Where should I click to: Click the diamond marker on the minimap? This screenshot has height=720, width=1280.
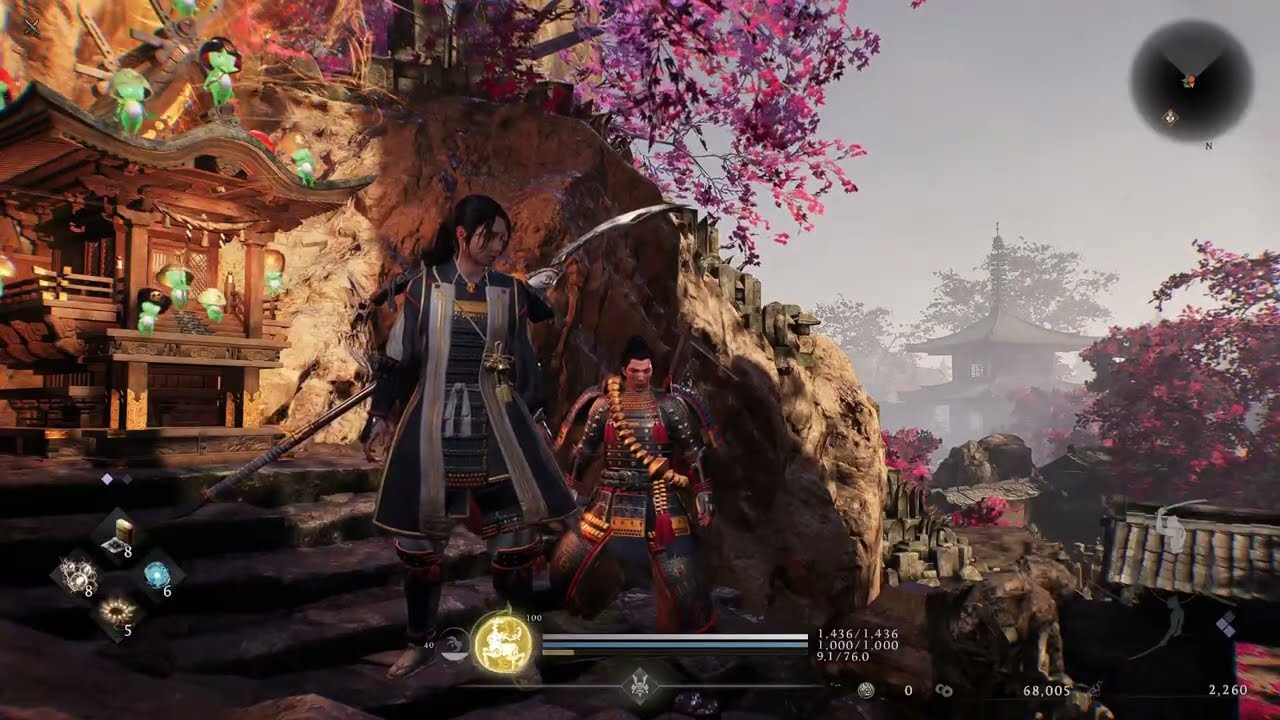[1170, 117]
